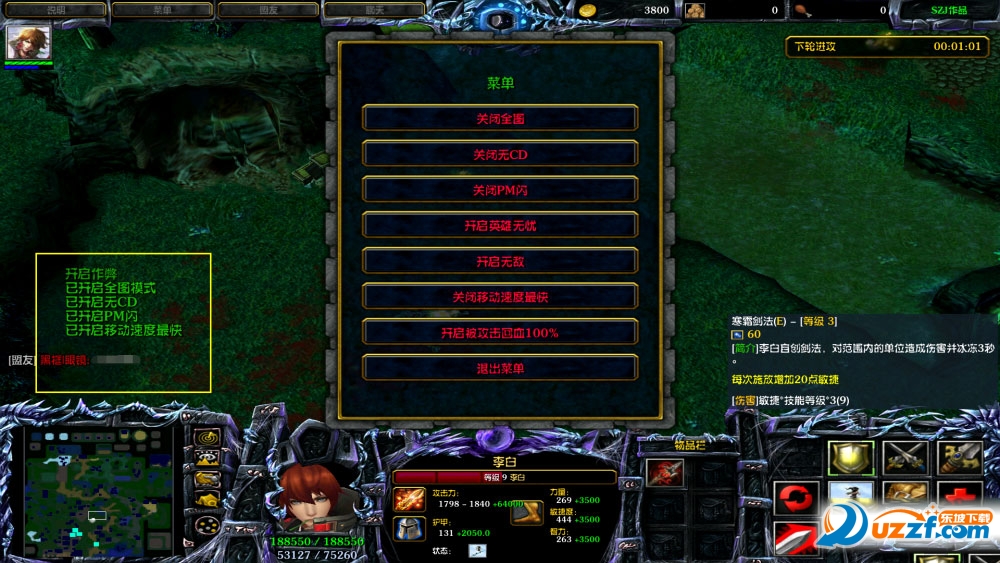The height and width of the screenshot is (563, 1000).
Task: Select the red sword item in inventory
Action: click(x=665, y=473)
